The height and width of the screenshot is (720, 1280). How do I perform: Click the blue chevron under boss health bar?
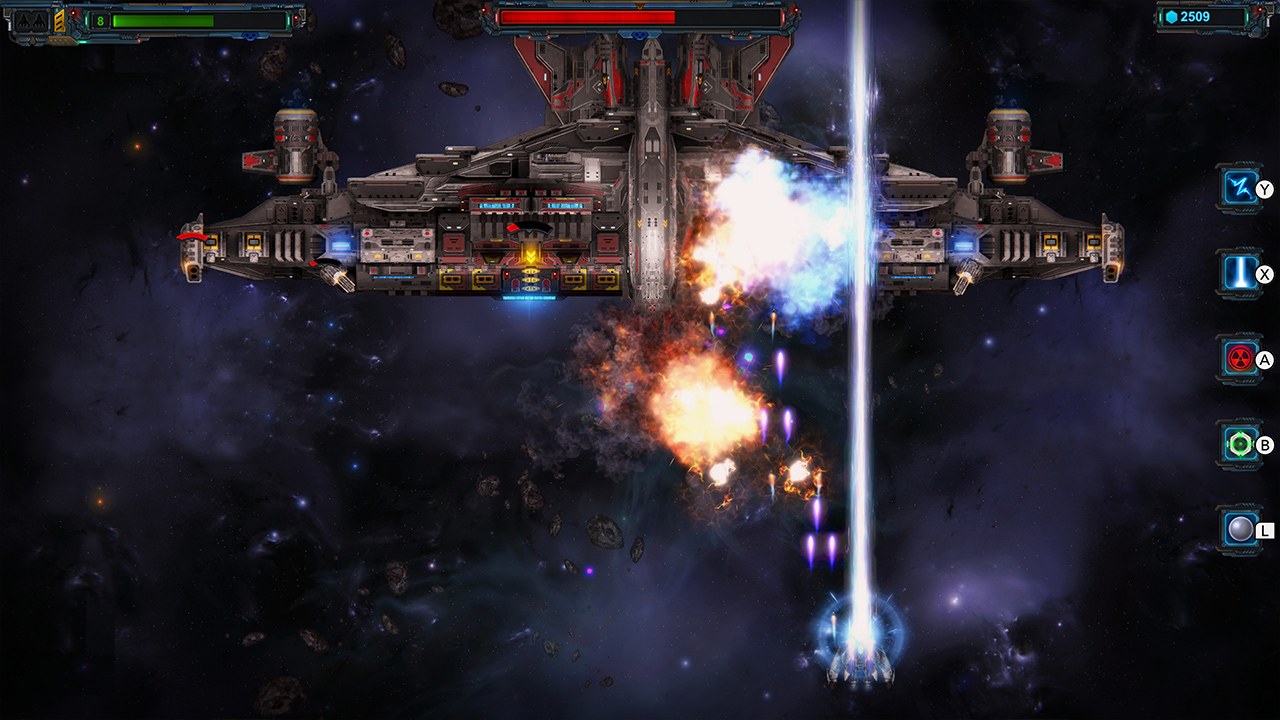pos(640,35)
